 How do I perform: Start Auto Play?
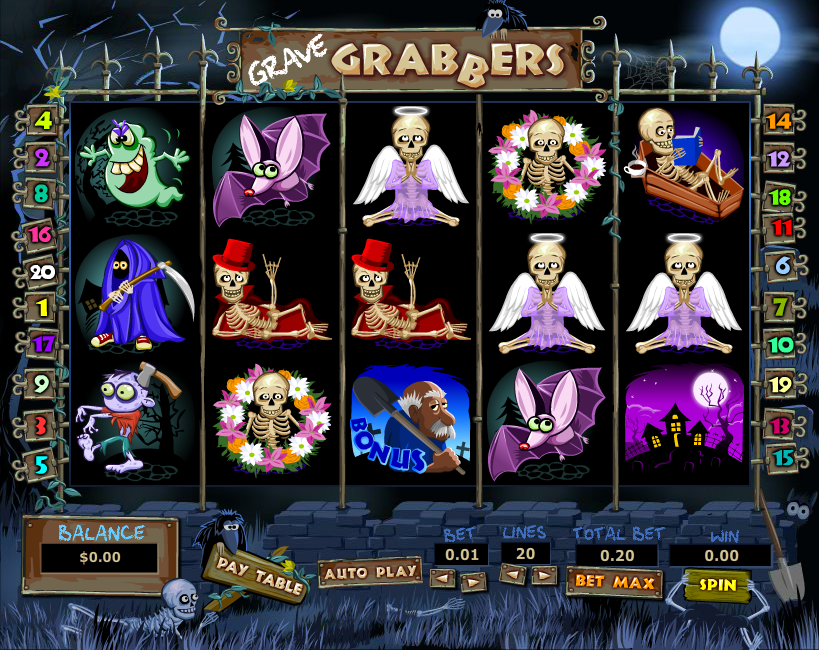pyautogui.click(x=370, y=572)
